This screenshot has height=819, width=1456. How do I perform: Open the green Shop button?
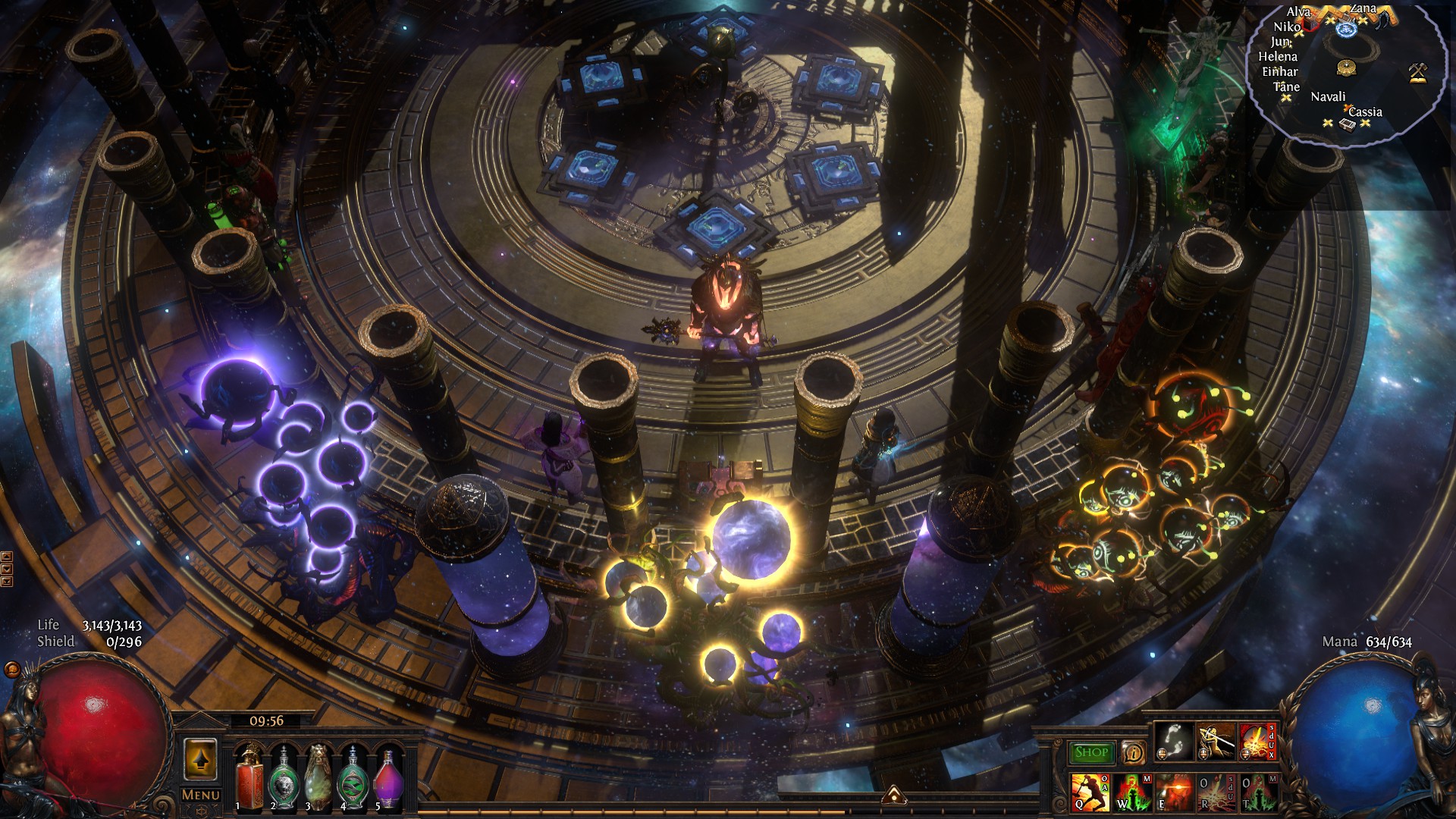(x=1091, y=752)
